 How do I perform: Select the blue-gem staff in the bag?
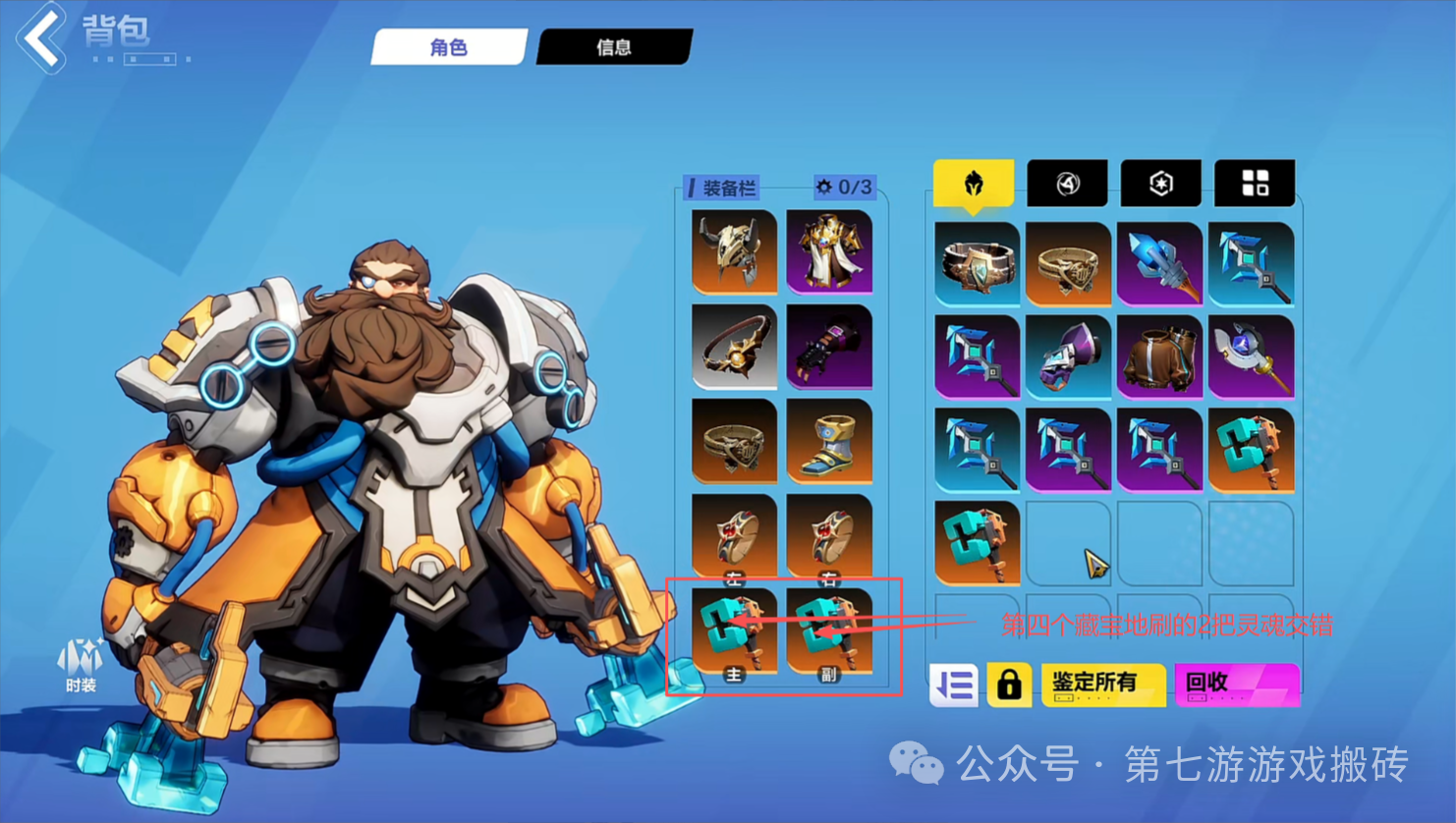(1251, 356)
